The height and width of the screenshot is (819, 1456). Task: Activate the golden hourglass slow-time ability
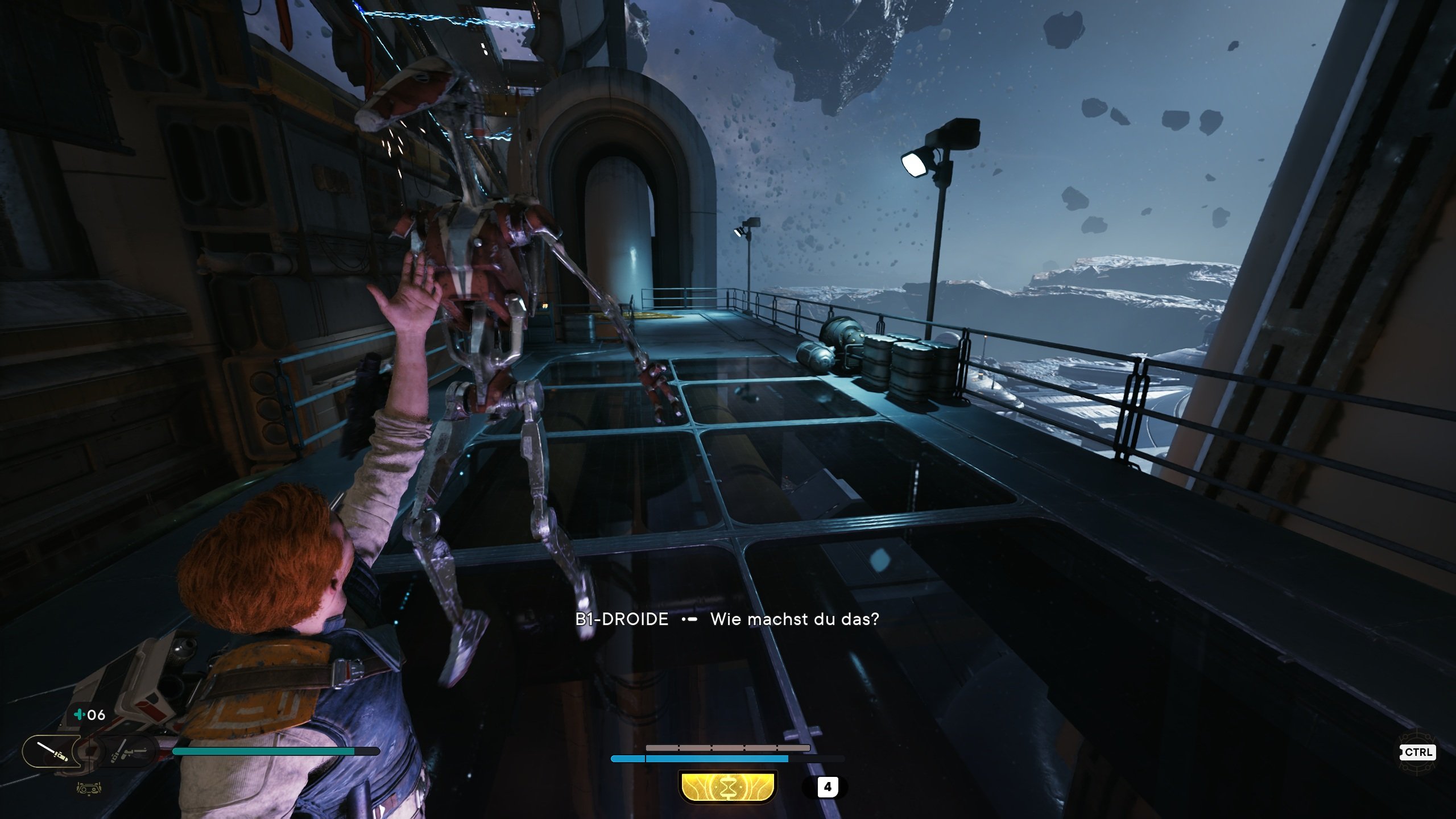[x=727, y=787]
